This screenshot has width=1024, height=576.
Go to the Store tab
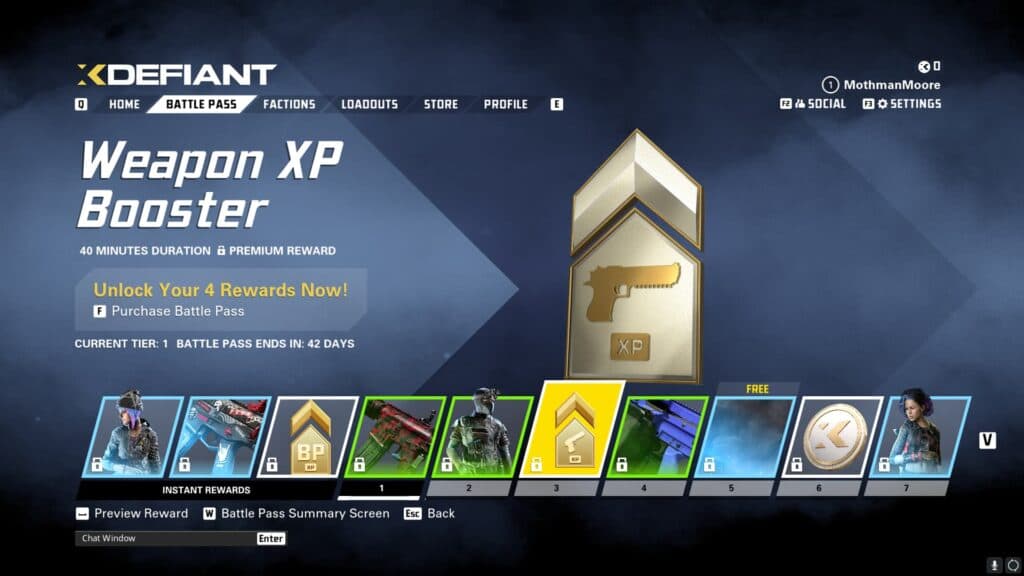click(x=440, y=104)
